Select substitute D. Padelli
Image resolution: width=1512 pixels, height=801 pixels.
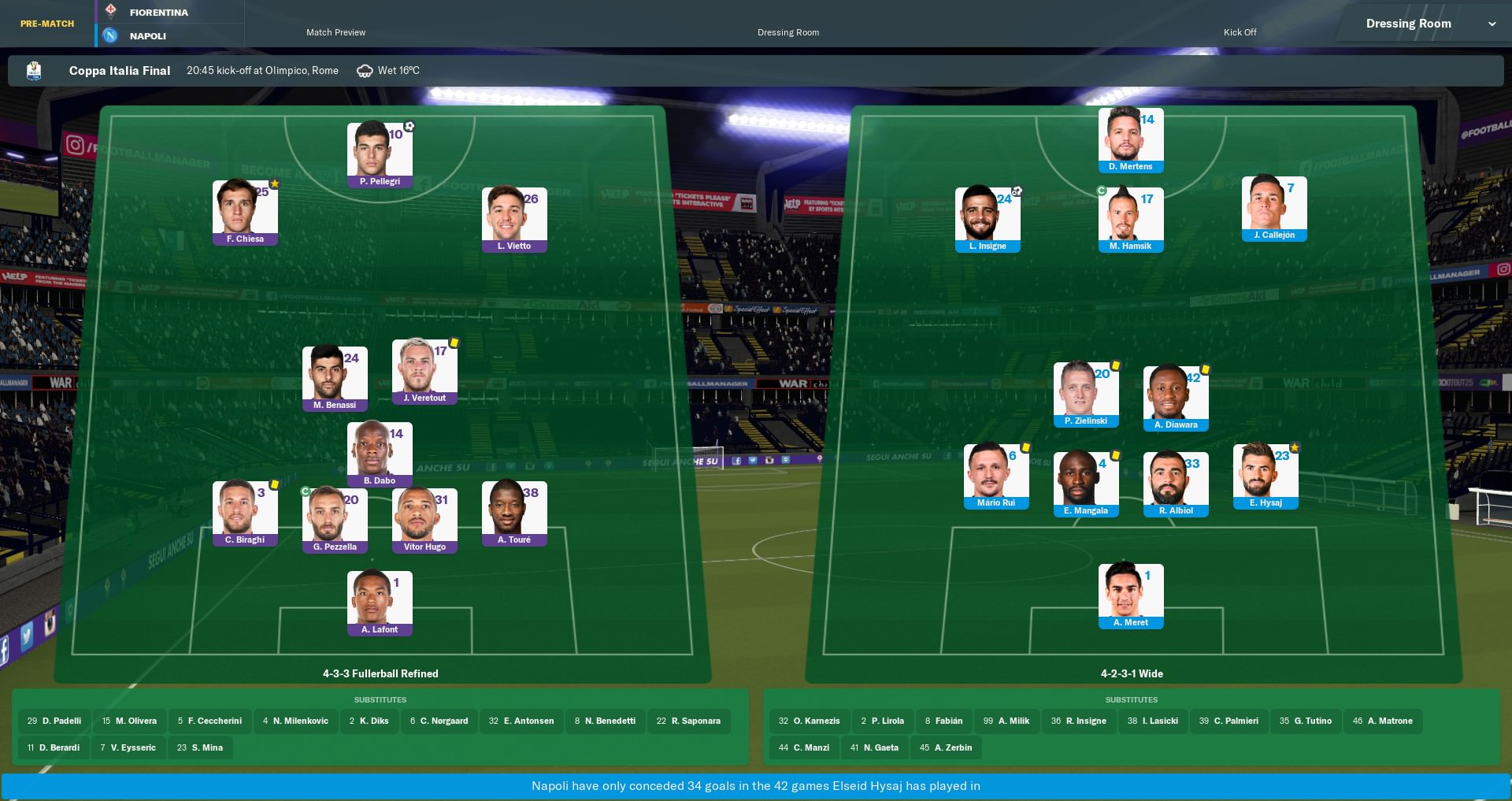[54, 721]
